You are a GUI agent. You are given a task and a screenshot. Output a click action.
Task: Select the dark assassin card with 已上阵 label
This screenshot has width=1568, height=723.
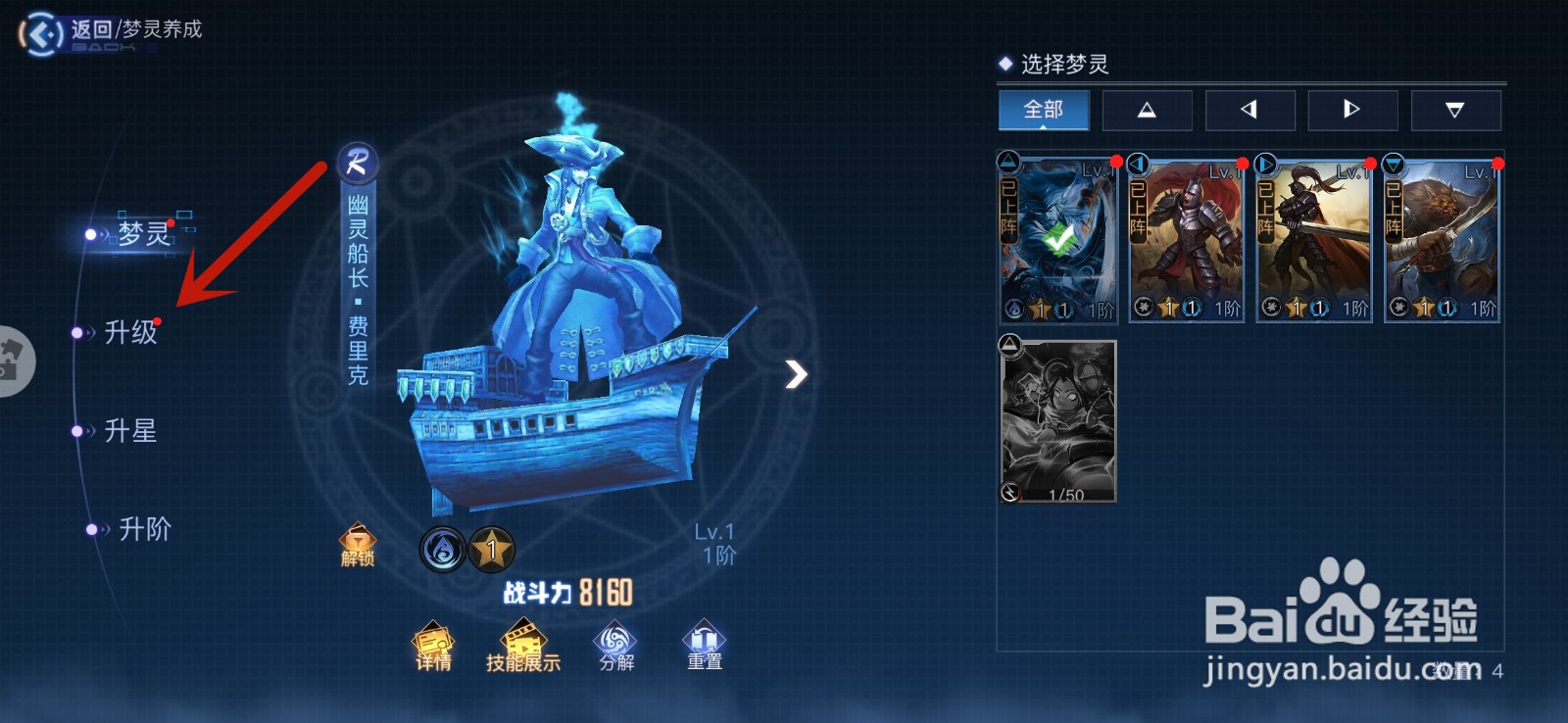[x=1313, y=238]
